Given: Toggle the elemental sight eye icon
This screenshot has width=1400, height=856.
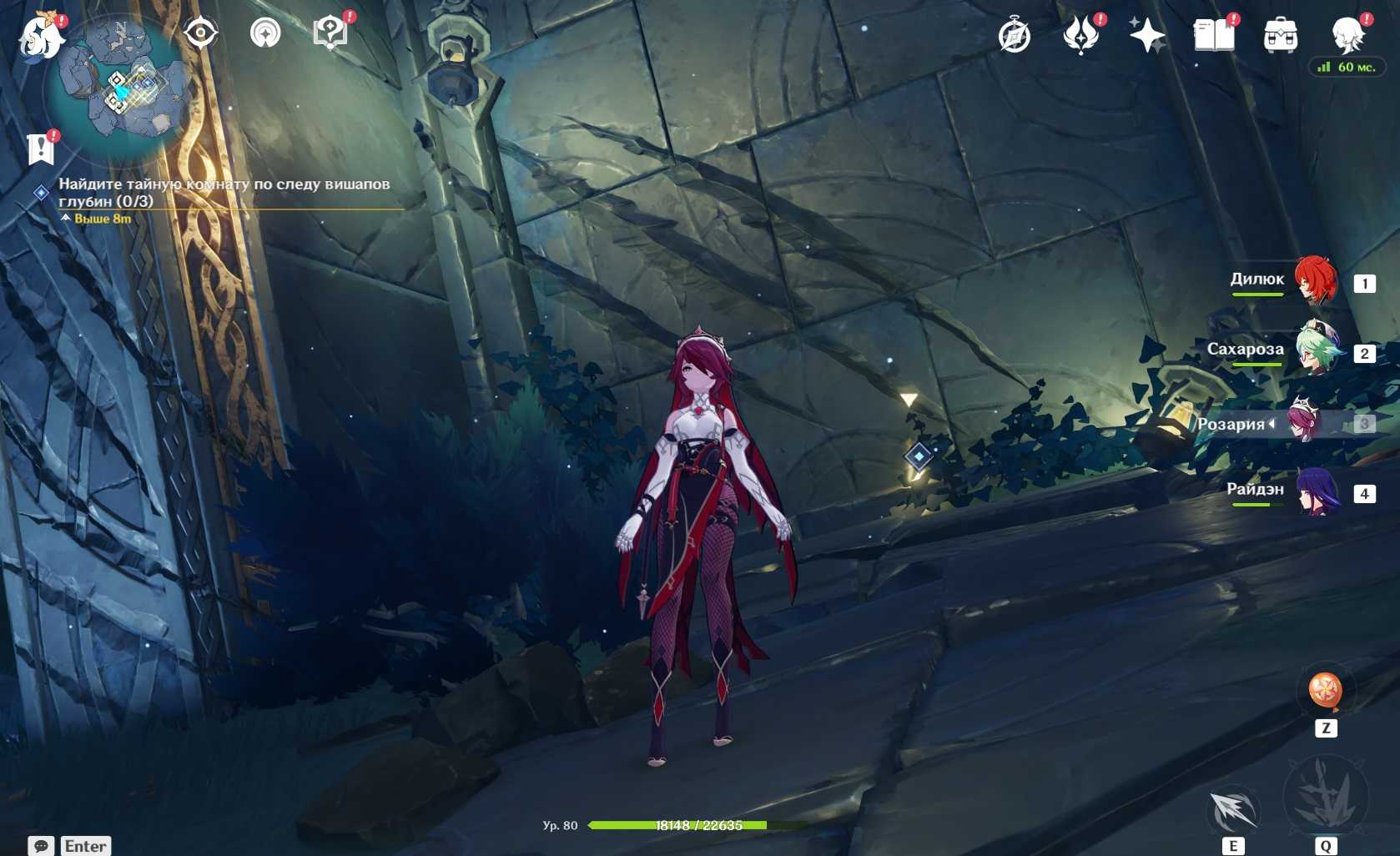Looking at the screenshot, I should pyautogui.click(x=200, y=33).
